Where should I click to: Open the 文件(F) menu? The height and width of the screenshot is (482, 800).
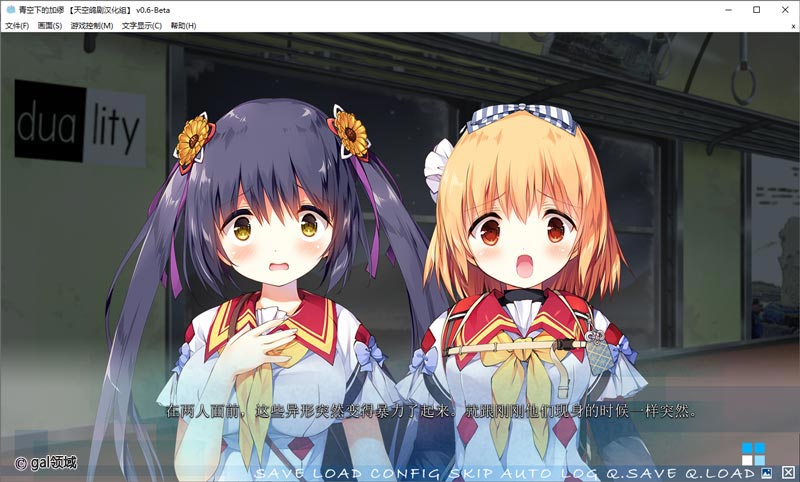[x=17, y=25]
